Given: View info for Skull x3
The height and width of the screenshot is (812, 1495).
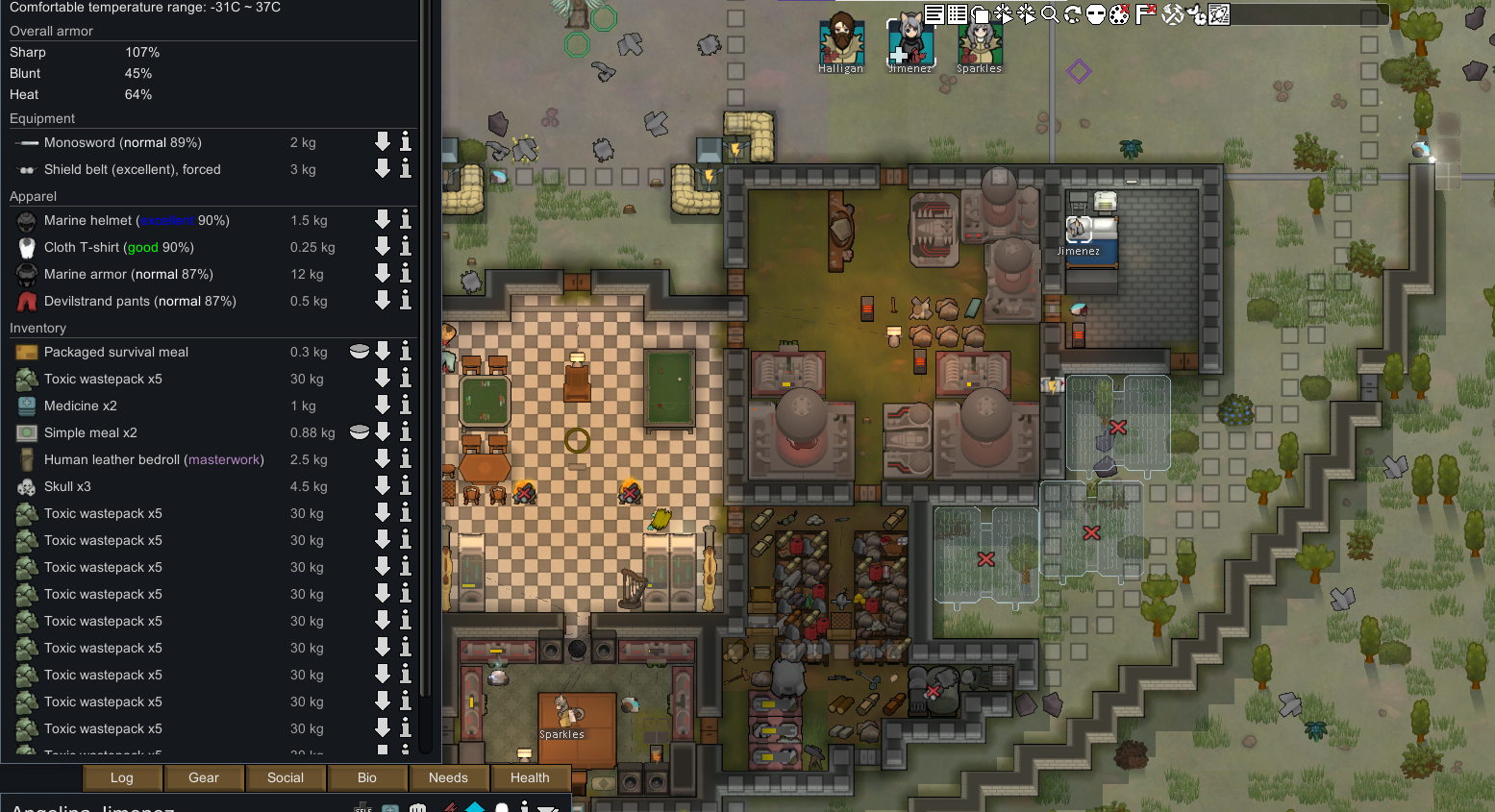Looking at the screenshot, I should [x=406, y=486].
